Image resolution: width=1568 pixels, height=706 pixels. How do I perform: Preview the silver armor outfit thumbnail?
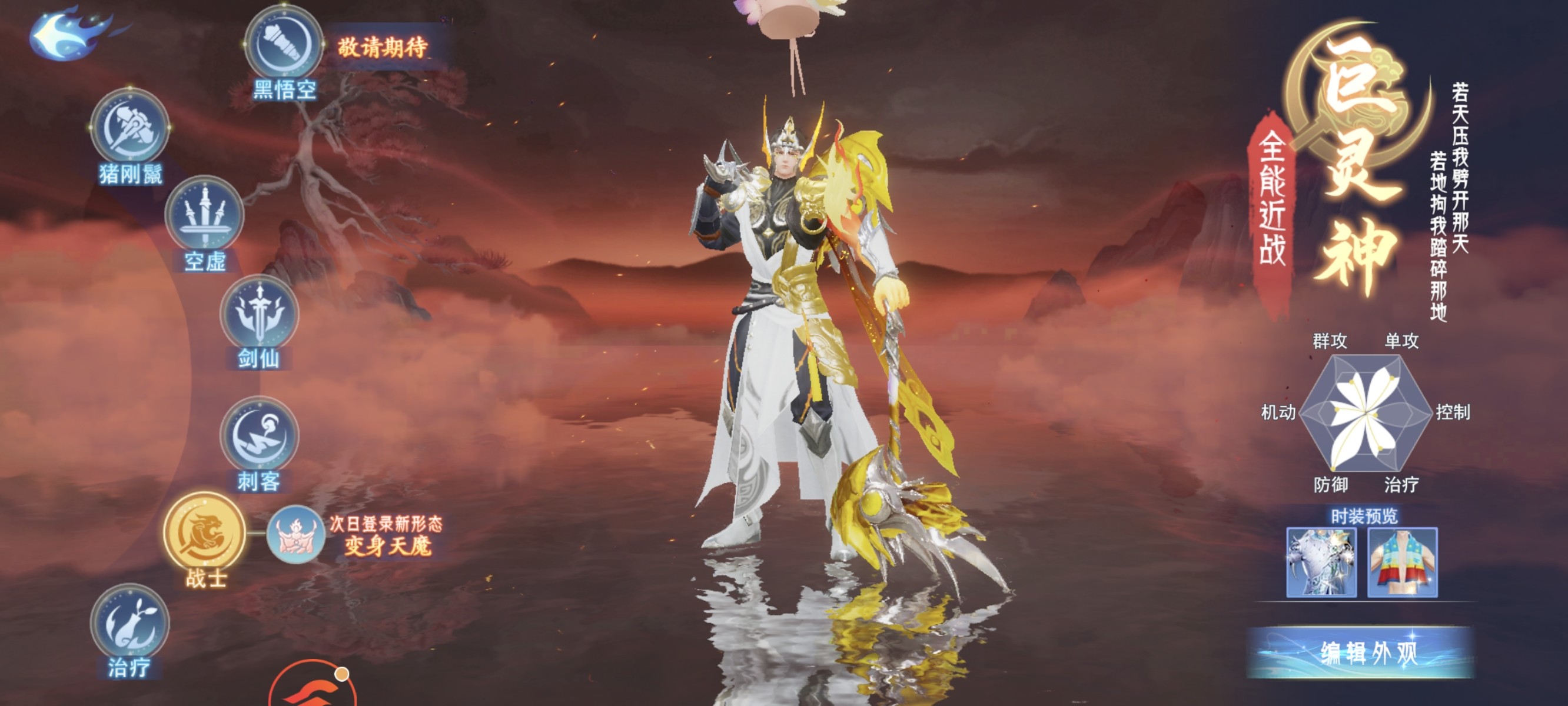point(1321,562)
